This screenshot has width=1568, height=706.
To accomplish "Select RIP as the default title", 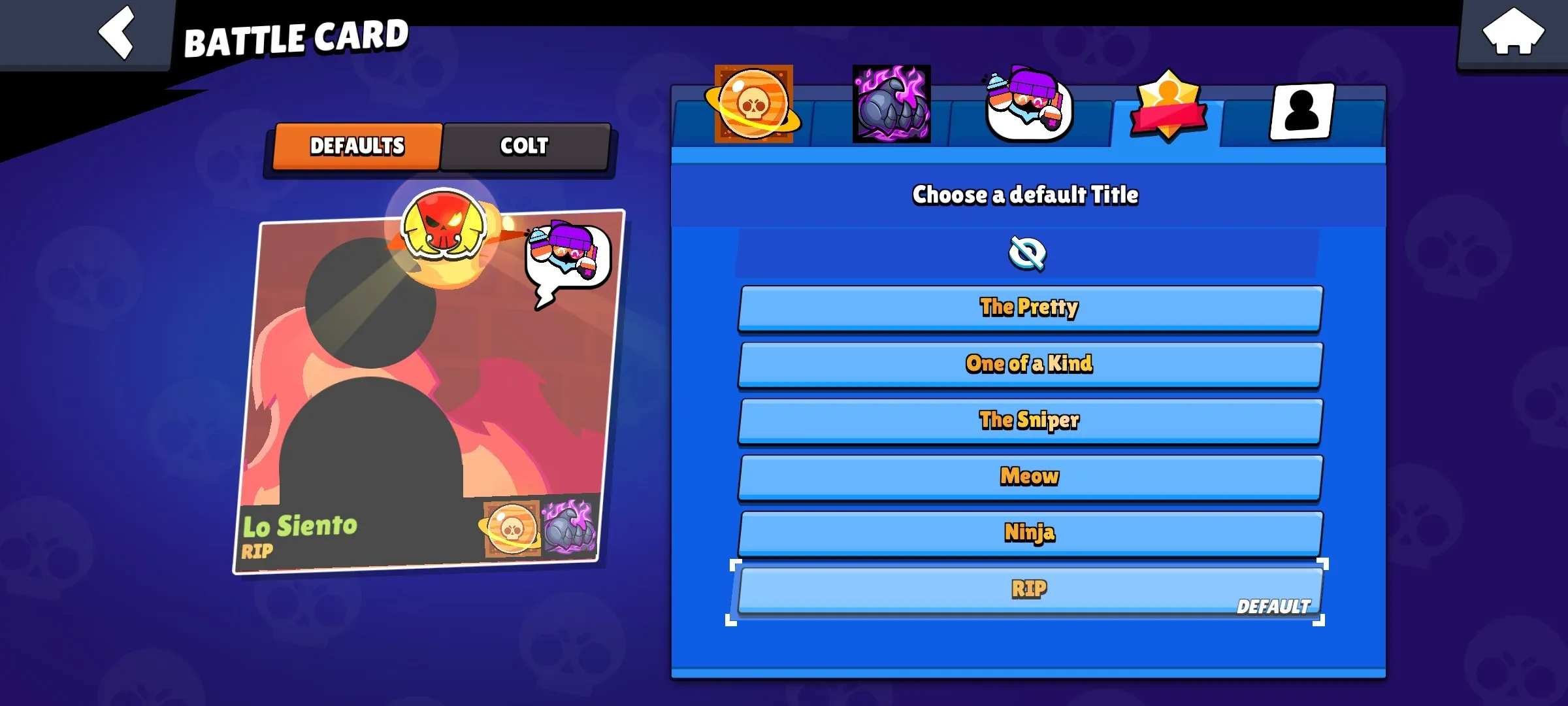I will [x=1028, y=587].
